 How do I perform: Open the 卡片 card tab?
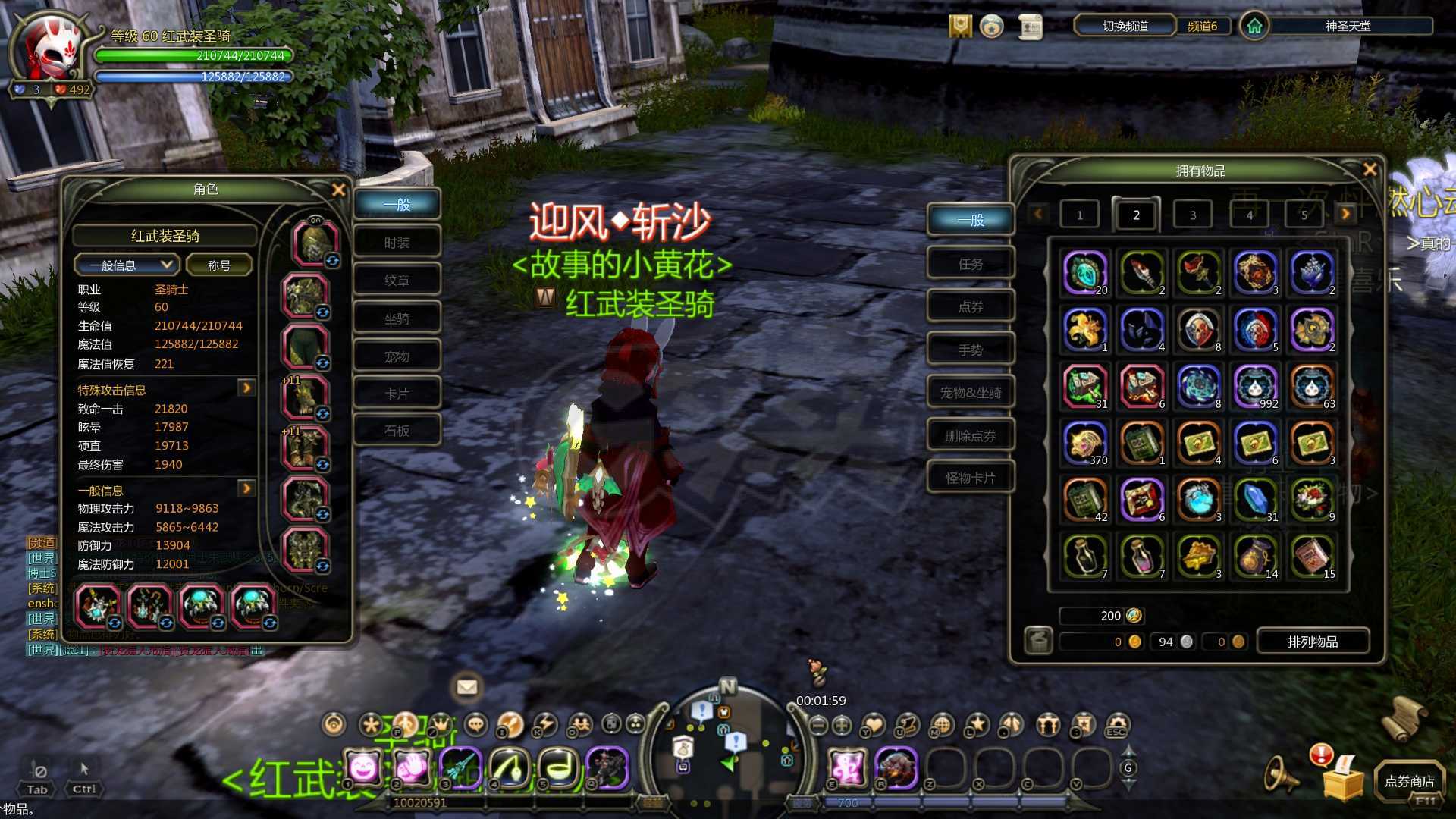click(x=397, y=394)
